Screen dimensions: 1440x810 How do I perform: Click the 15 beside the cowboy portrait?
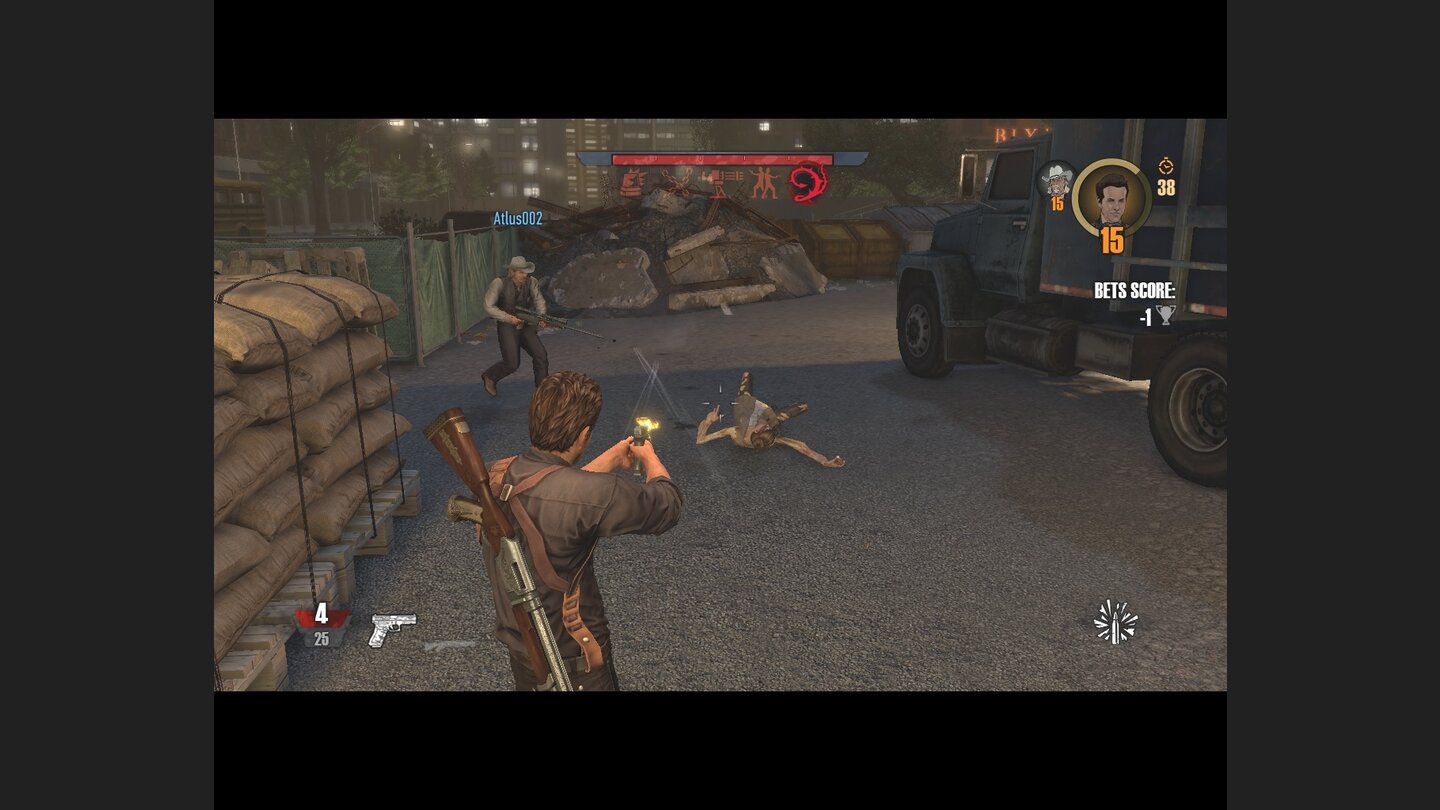tap(1057, 203)
